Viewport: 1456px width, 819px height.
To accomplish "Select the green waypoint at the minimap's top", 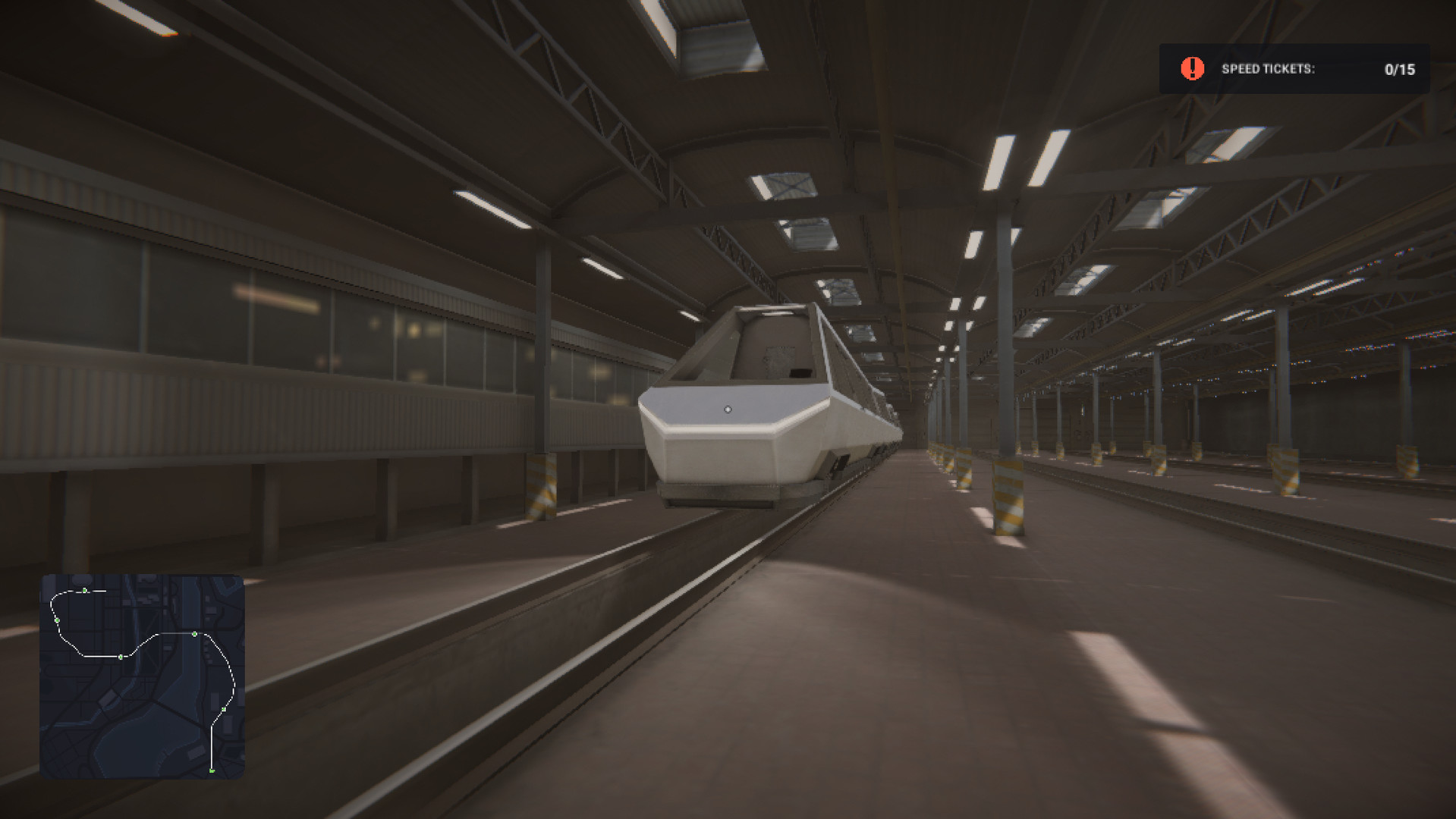I will click(84, 590).
